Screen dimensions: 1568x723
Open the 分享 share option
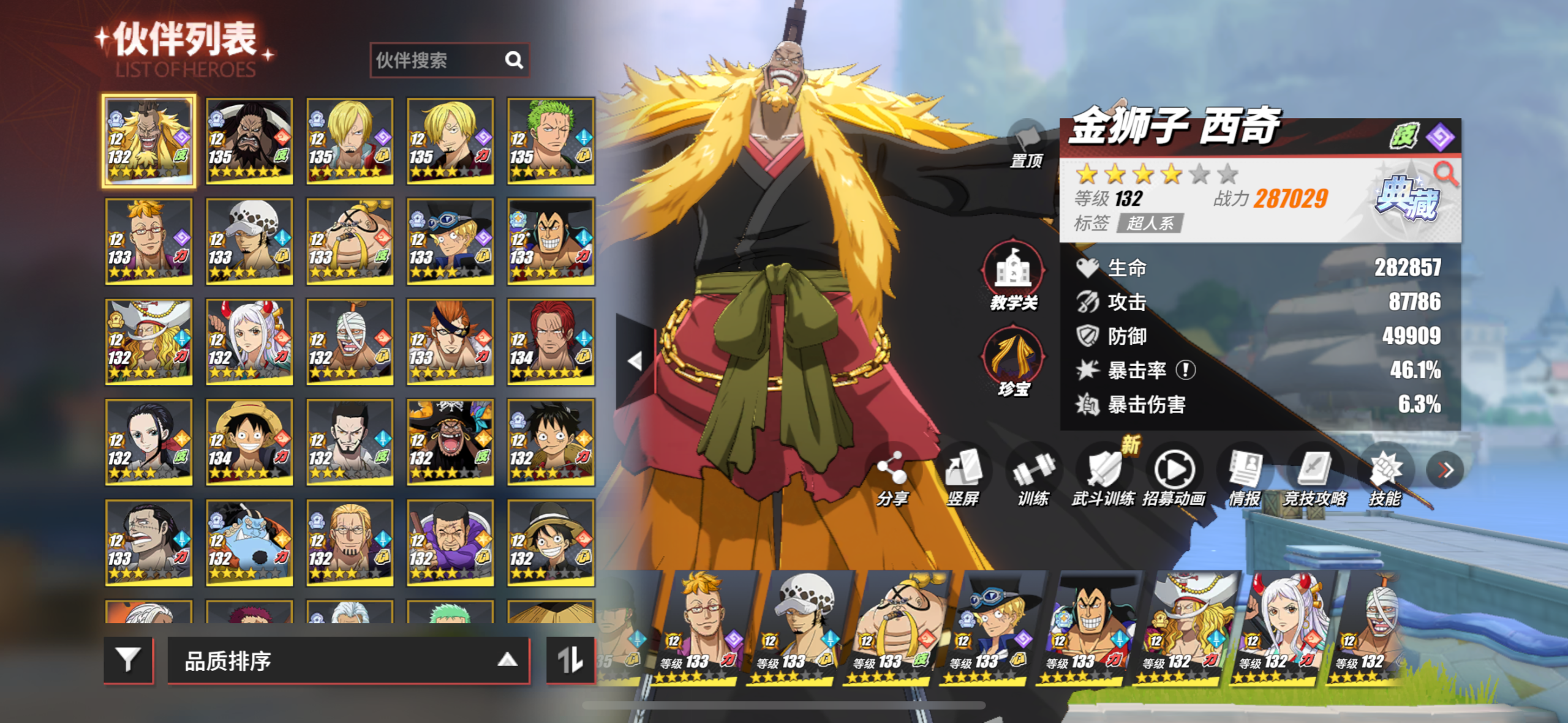892,479
